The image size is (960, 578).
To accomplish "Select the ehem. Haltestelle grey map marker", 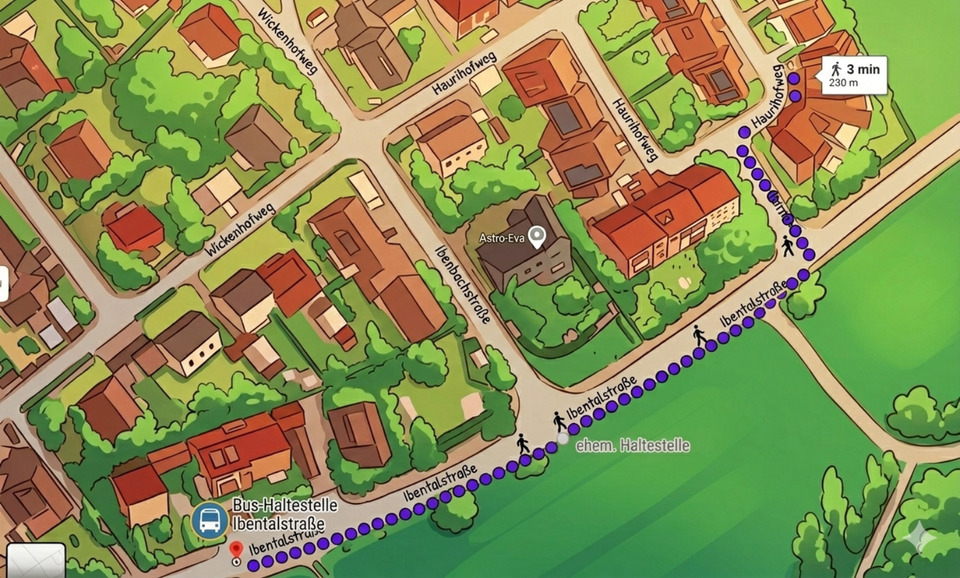I will [x=563, y=438].
